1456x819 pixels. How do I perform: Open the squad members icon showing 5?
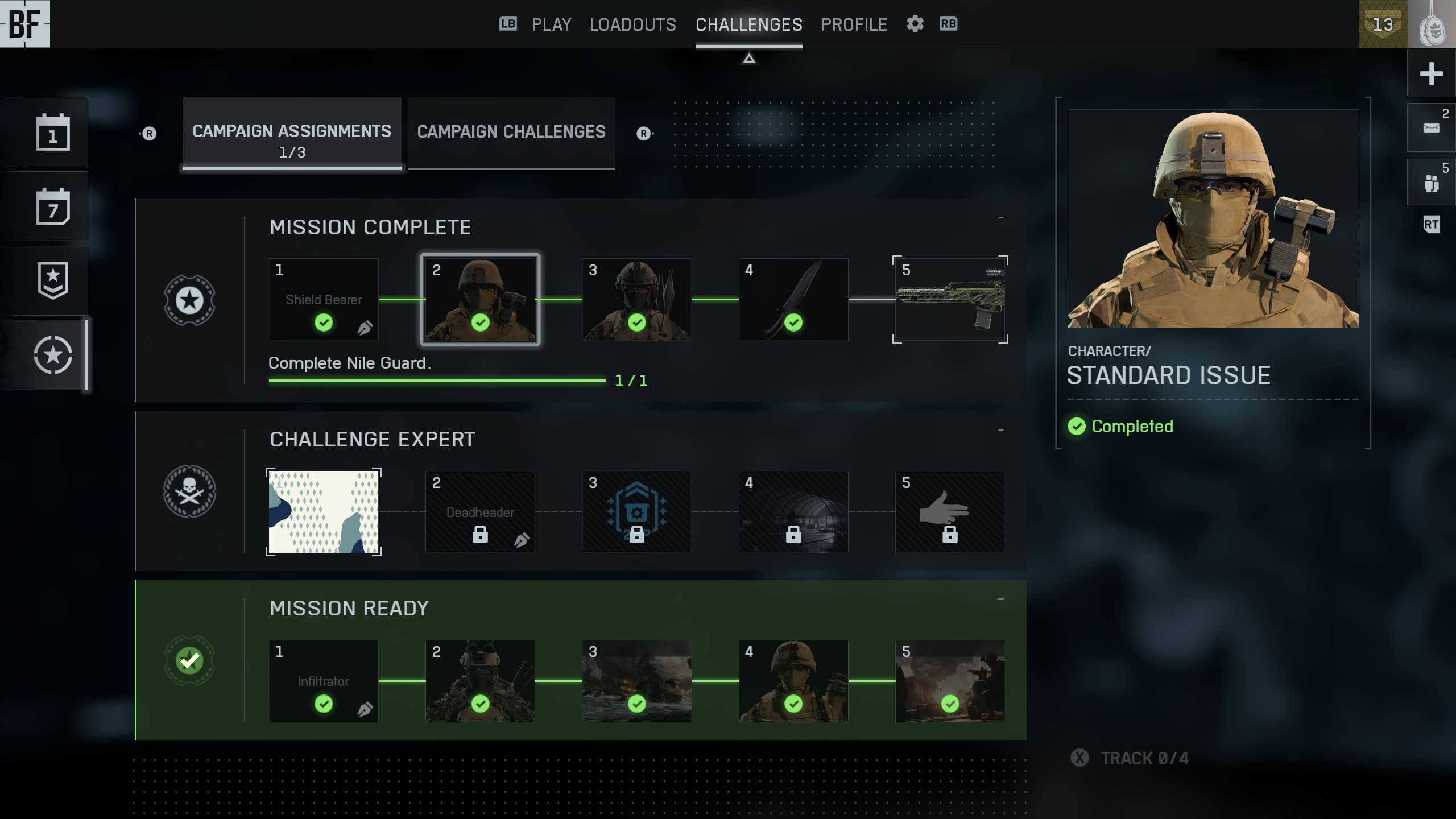[x=1431, y=183]
